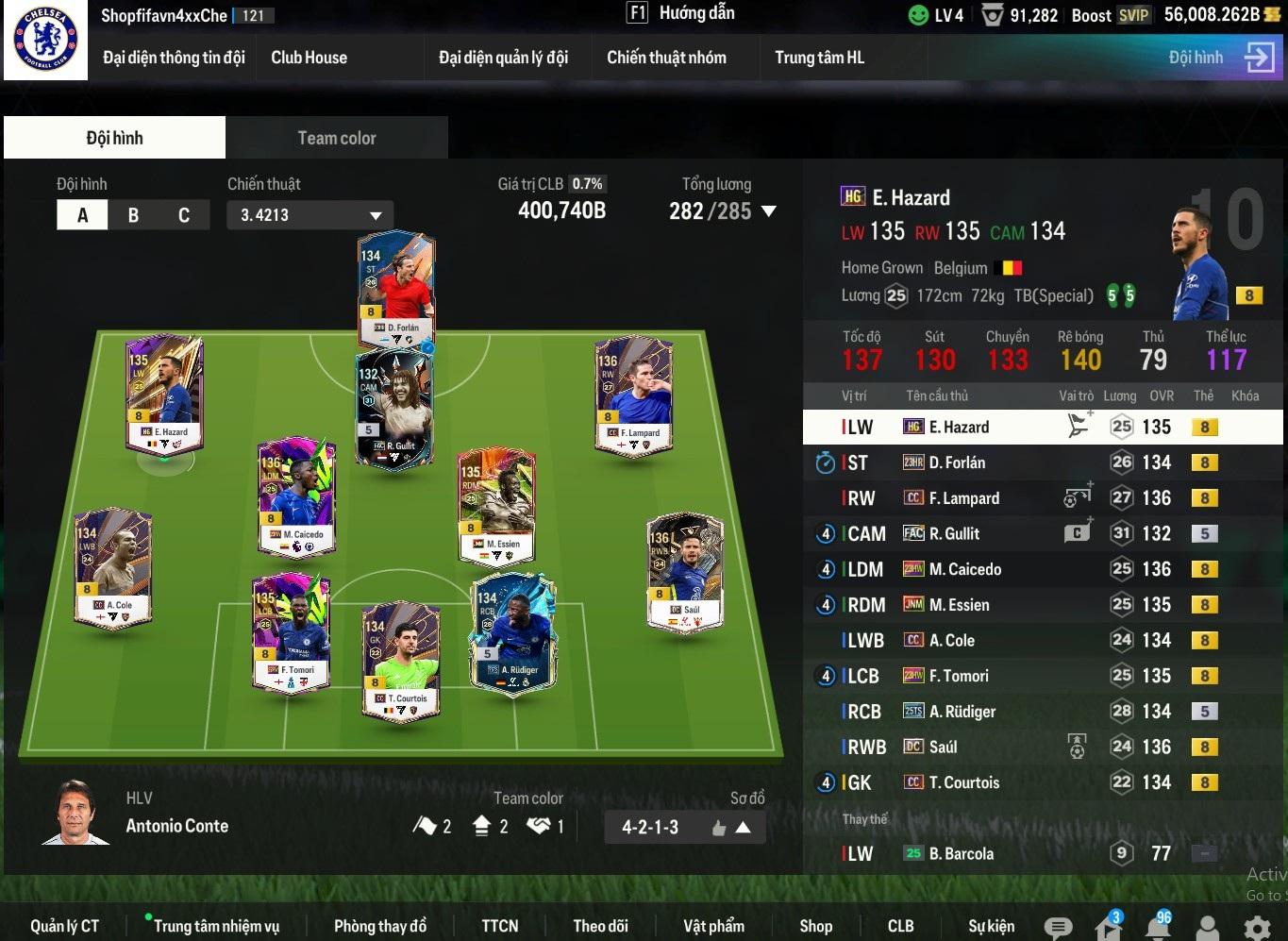Click F. Lampard card on the pitch
The image size is (1288, 941).
[634, 396]
